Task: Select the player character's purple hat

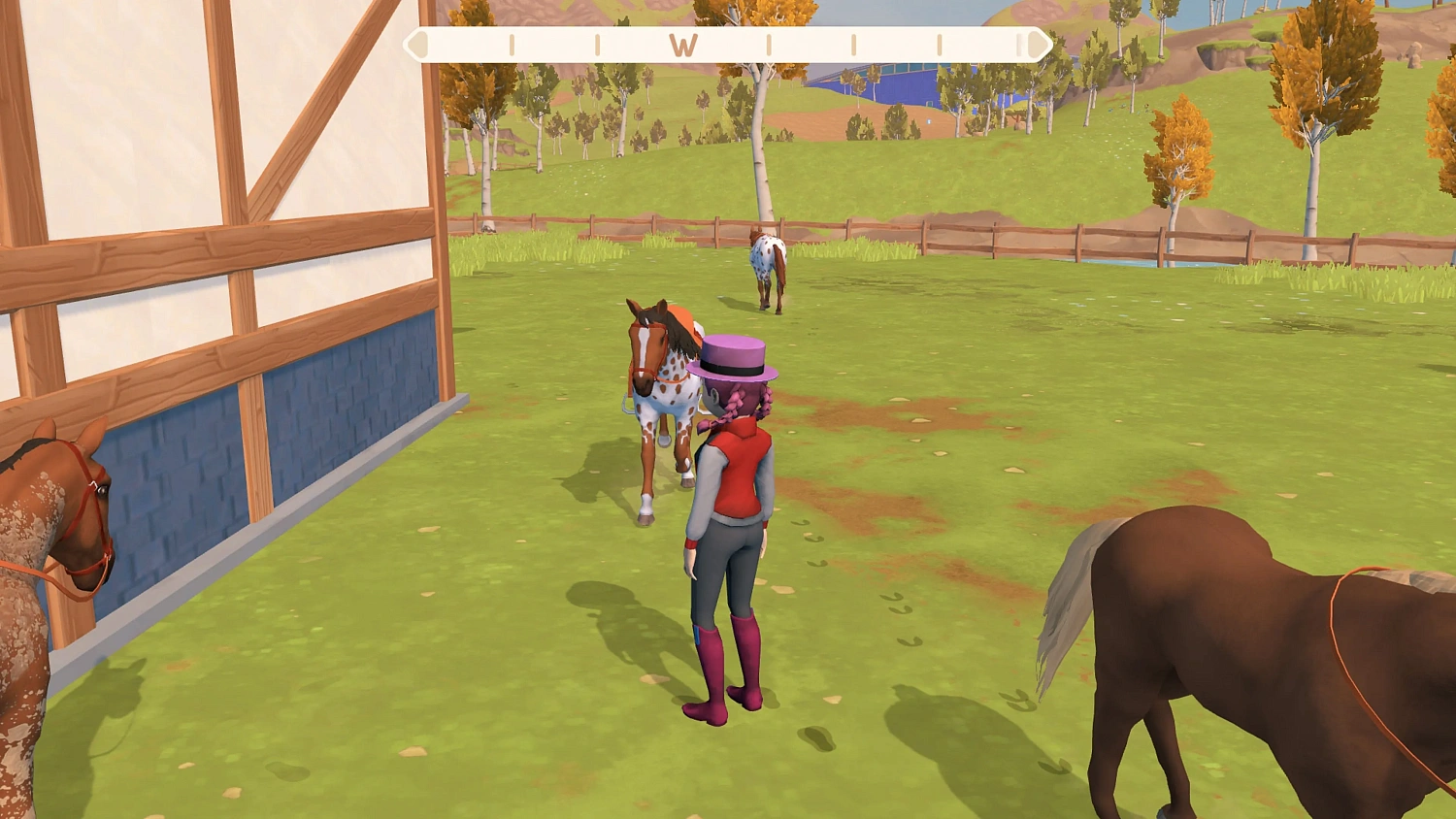Action: (735, 361)
